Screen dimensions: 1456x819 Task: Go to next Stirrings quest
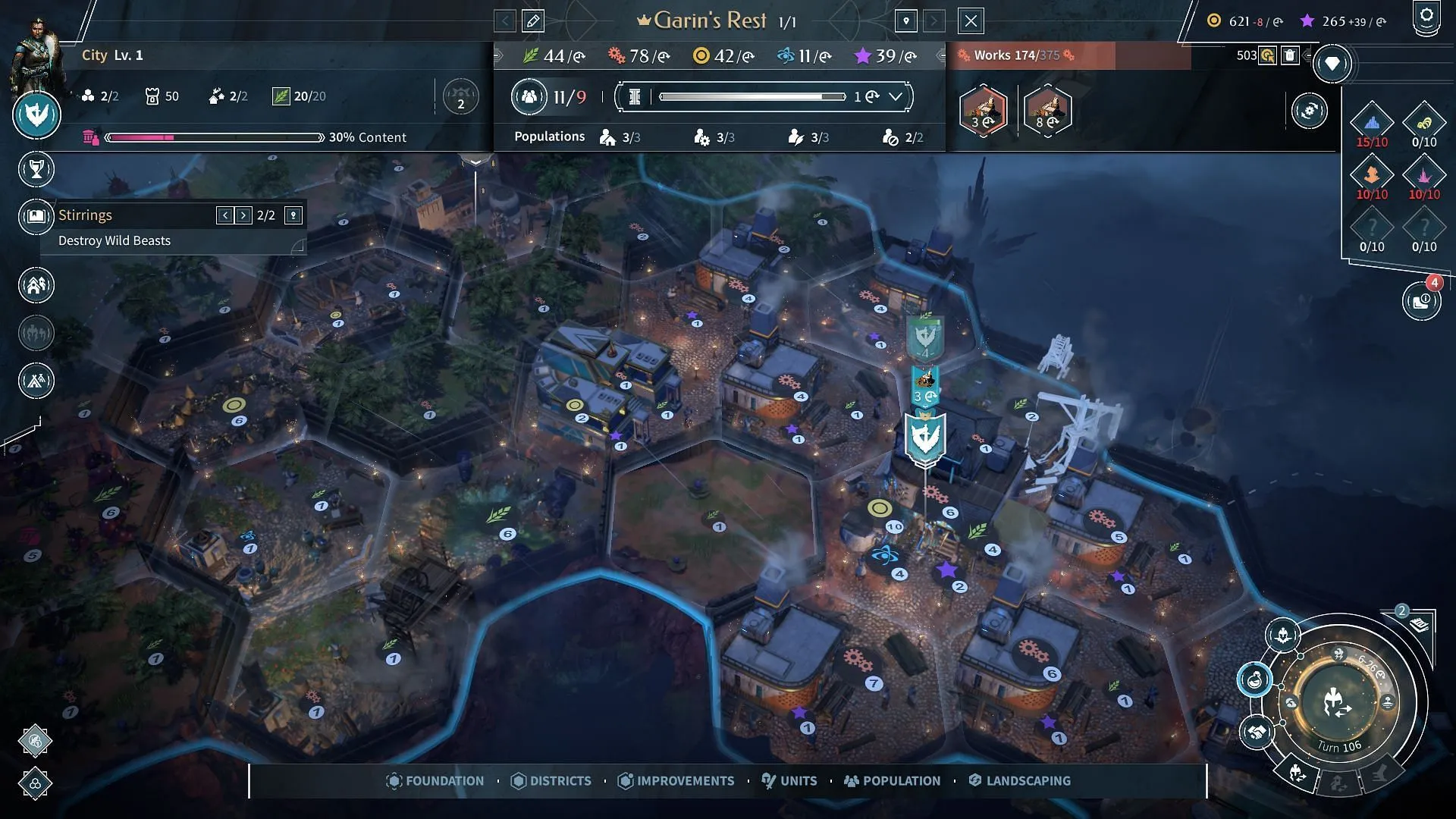(243, 215)
